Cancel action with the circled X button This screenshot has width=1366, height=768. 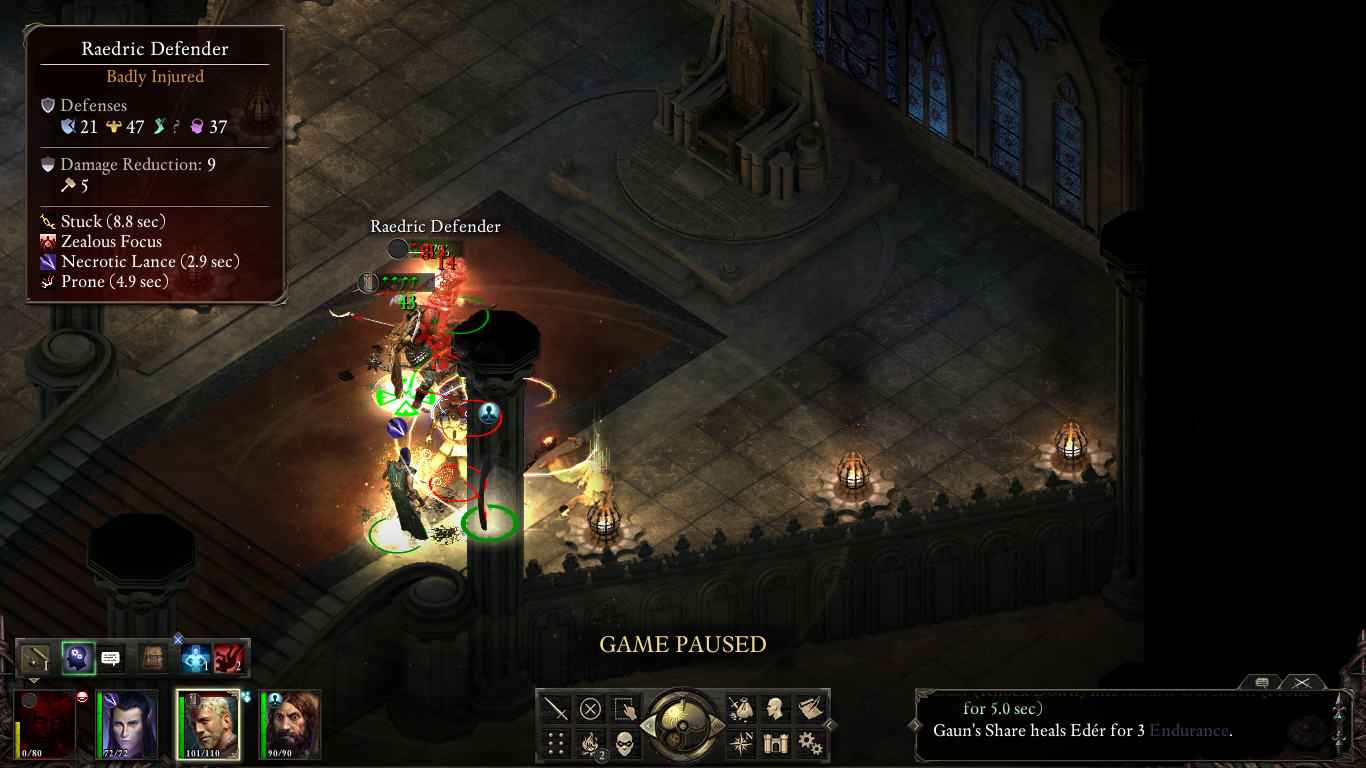tap(591, 709)
